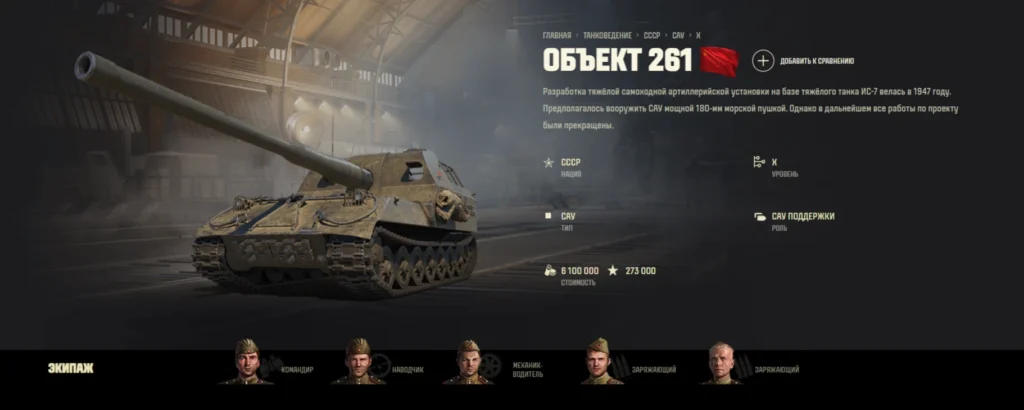Select the Командир crew member portrait
The image size is (1024, 410).
pos(247,362)
